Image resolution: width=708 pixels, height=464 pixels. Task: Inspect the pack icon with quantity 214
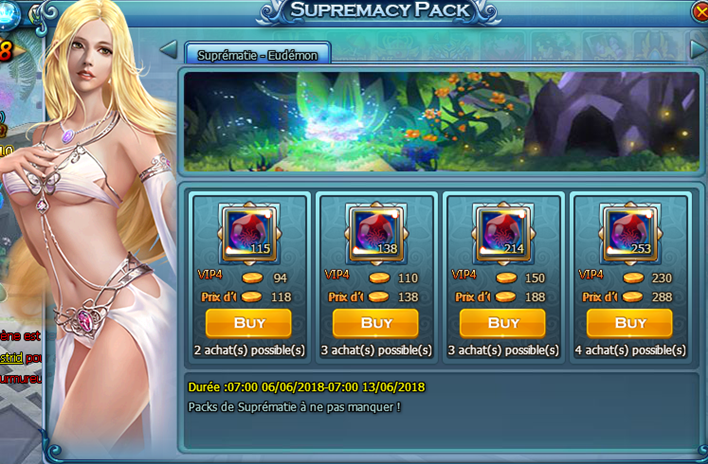click(x=503, y=231)
